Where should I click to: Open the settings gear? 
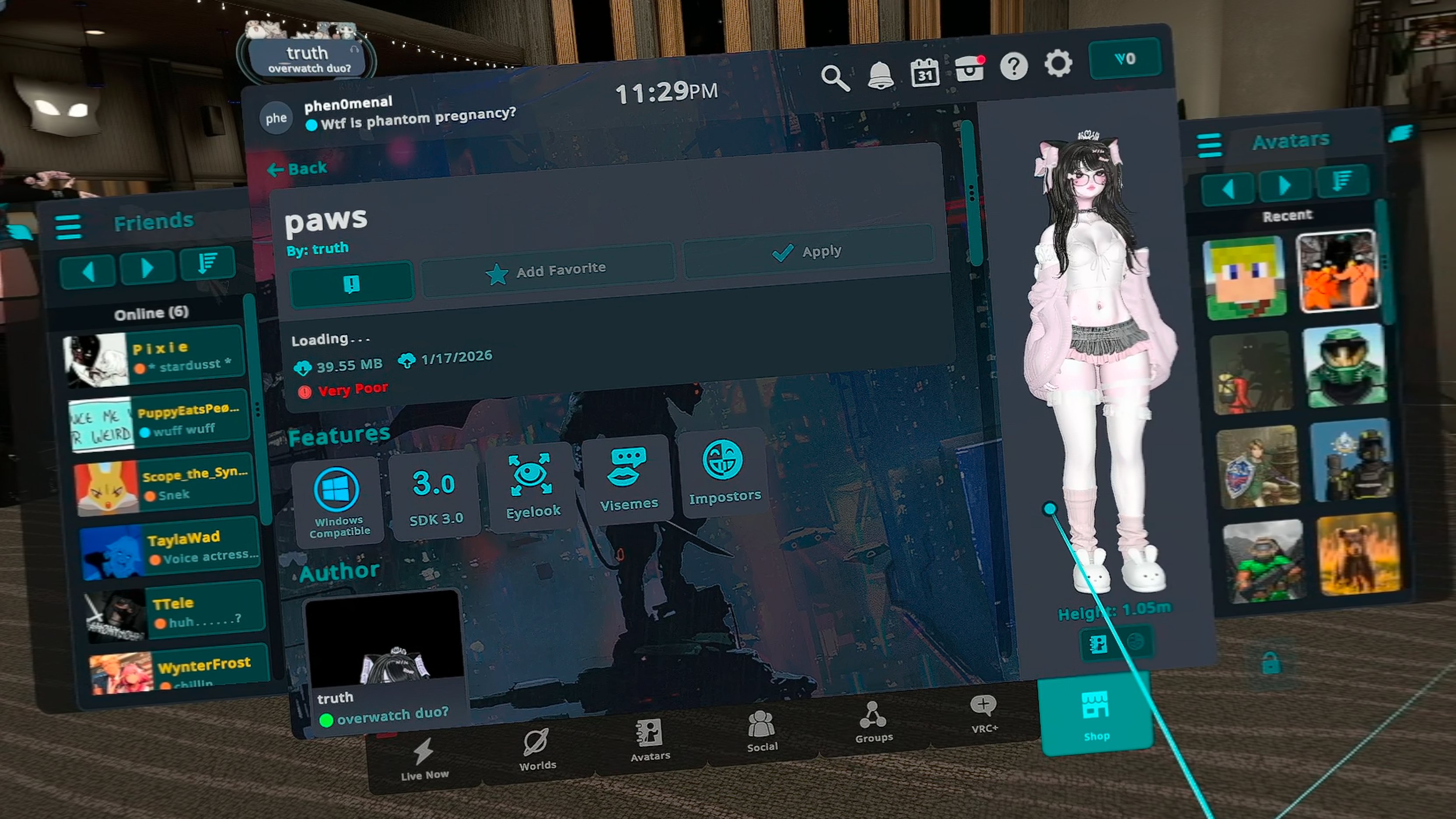[1058, 63]
